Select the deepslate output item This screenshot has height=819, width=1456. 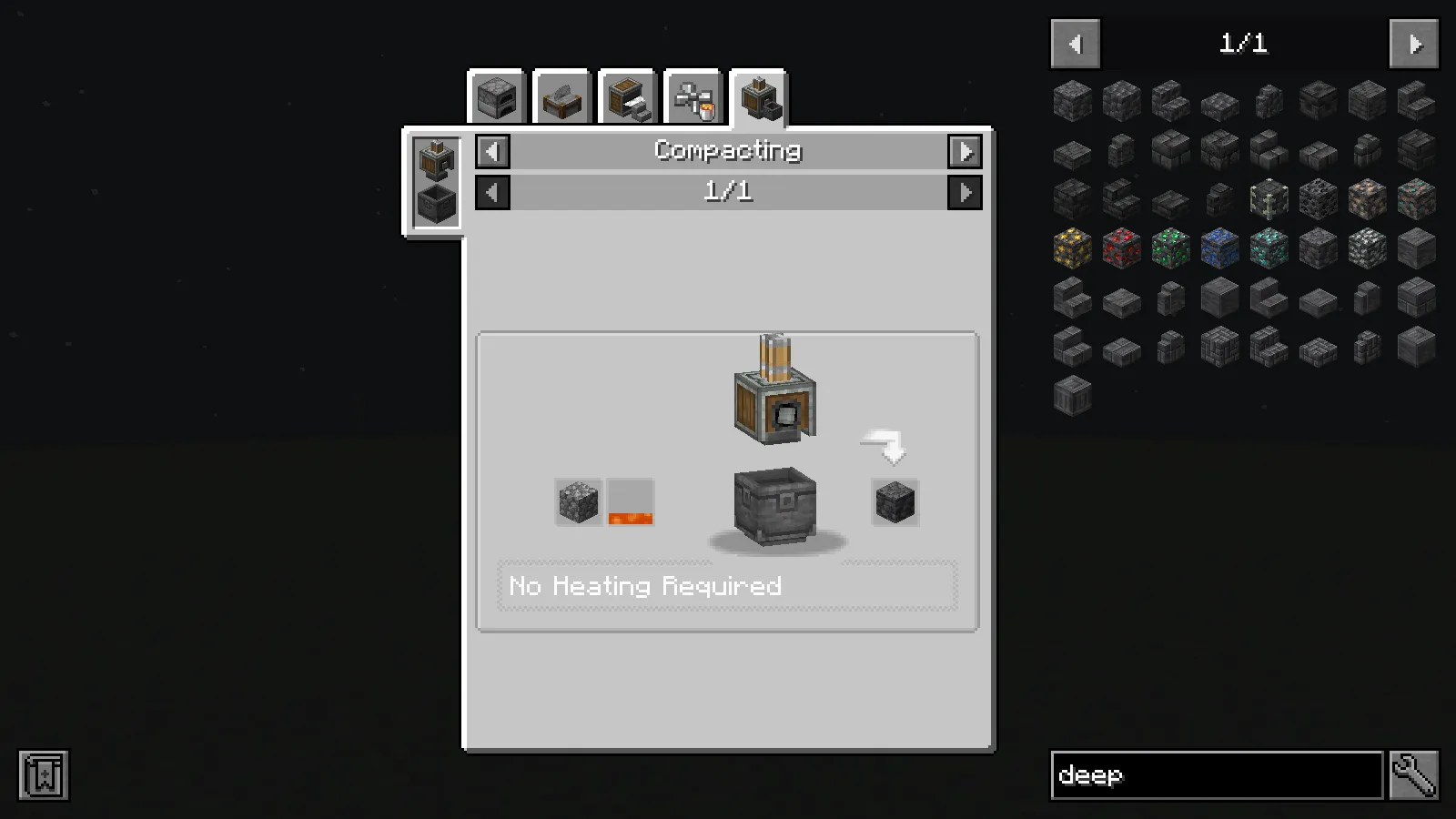(x=894, y=501)
